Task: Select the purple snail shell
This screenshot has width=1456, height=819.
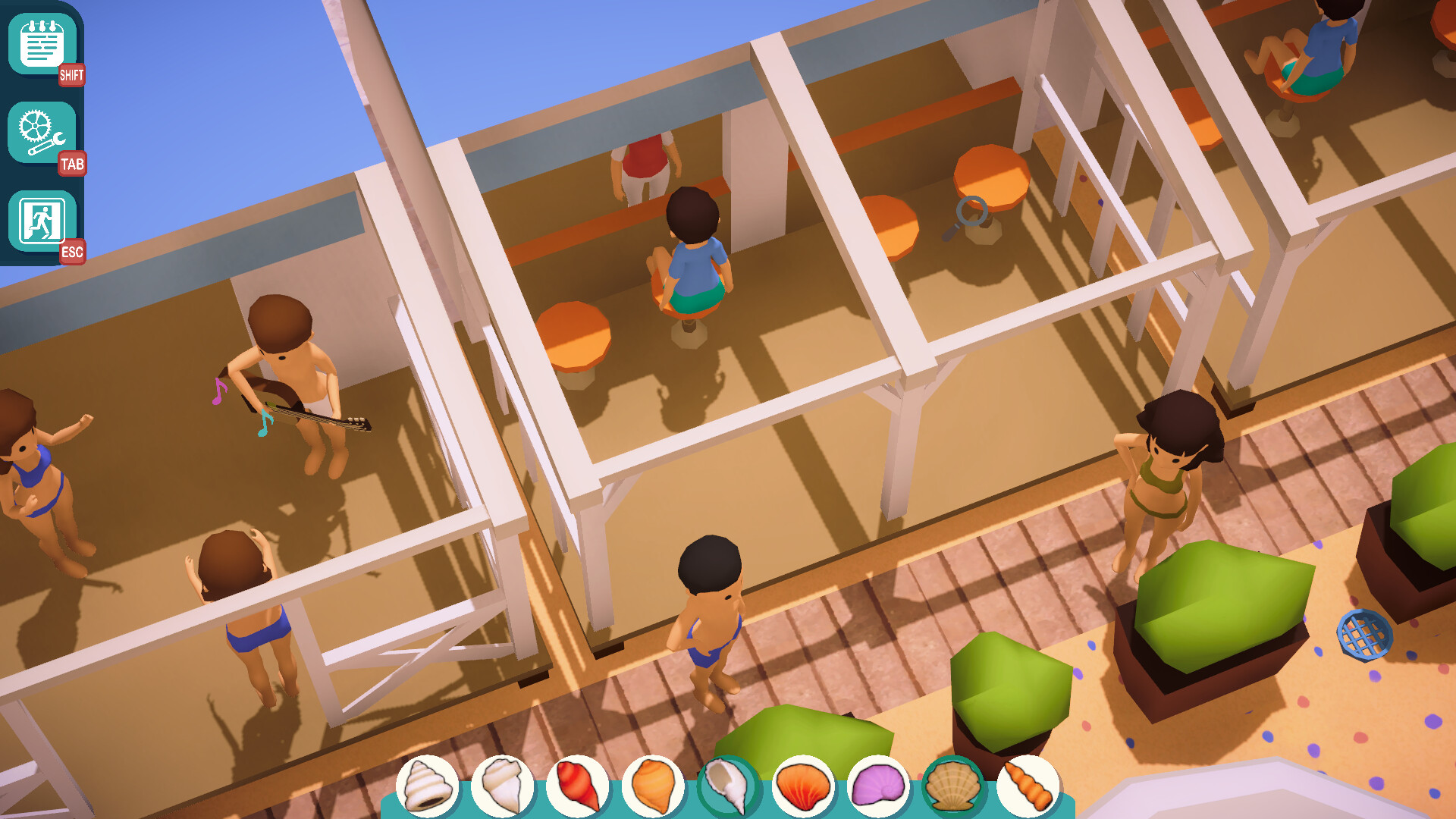Action: click(x=877, y=786)
